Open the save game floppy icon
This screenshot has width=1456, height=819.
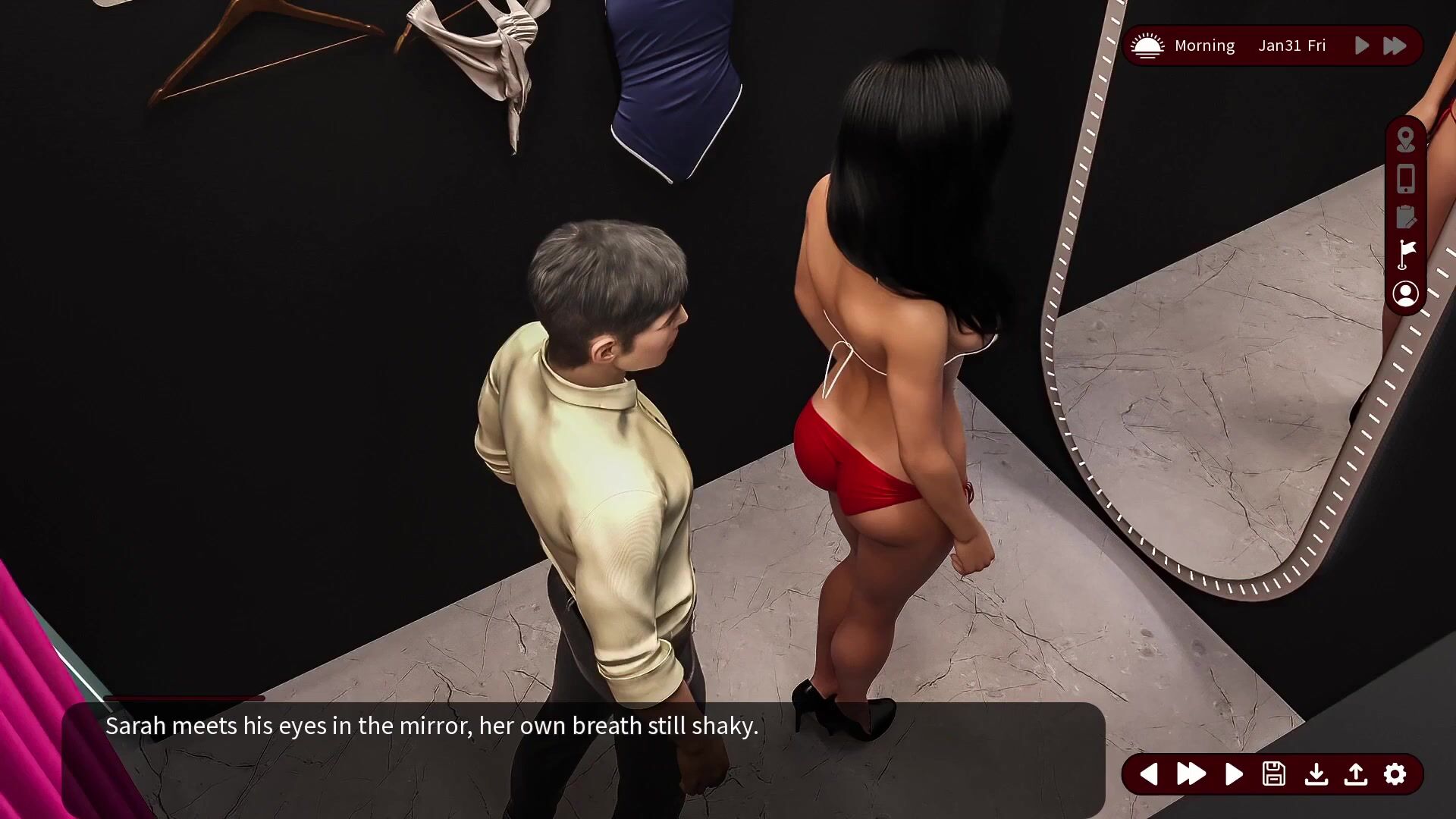coord(1274,774)
